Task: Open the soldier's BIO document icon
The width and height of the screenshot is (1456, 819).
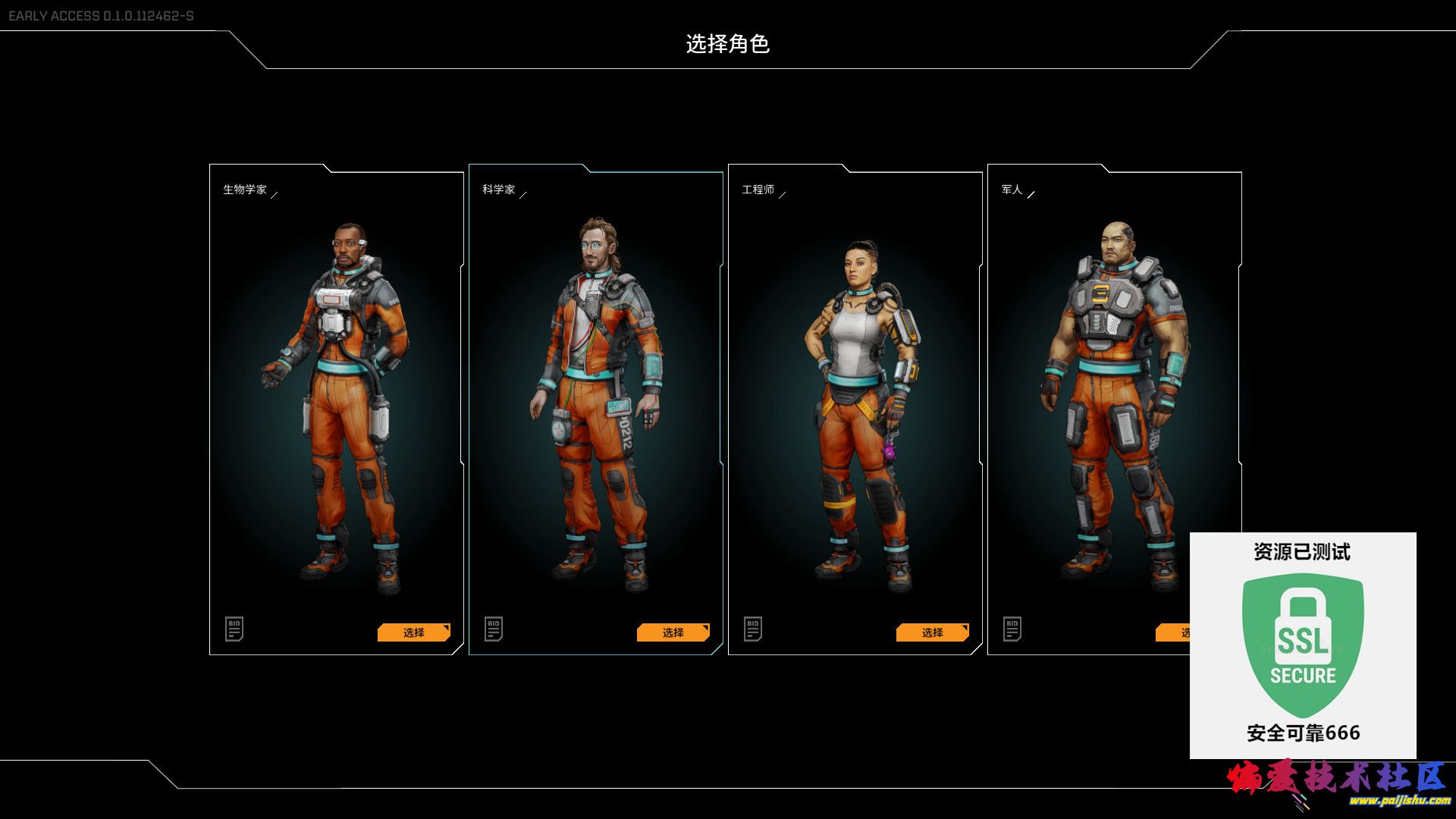Action: [x=1012, y=629]
